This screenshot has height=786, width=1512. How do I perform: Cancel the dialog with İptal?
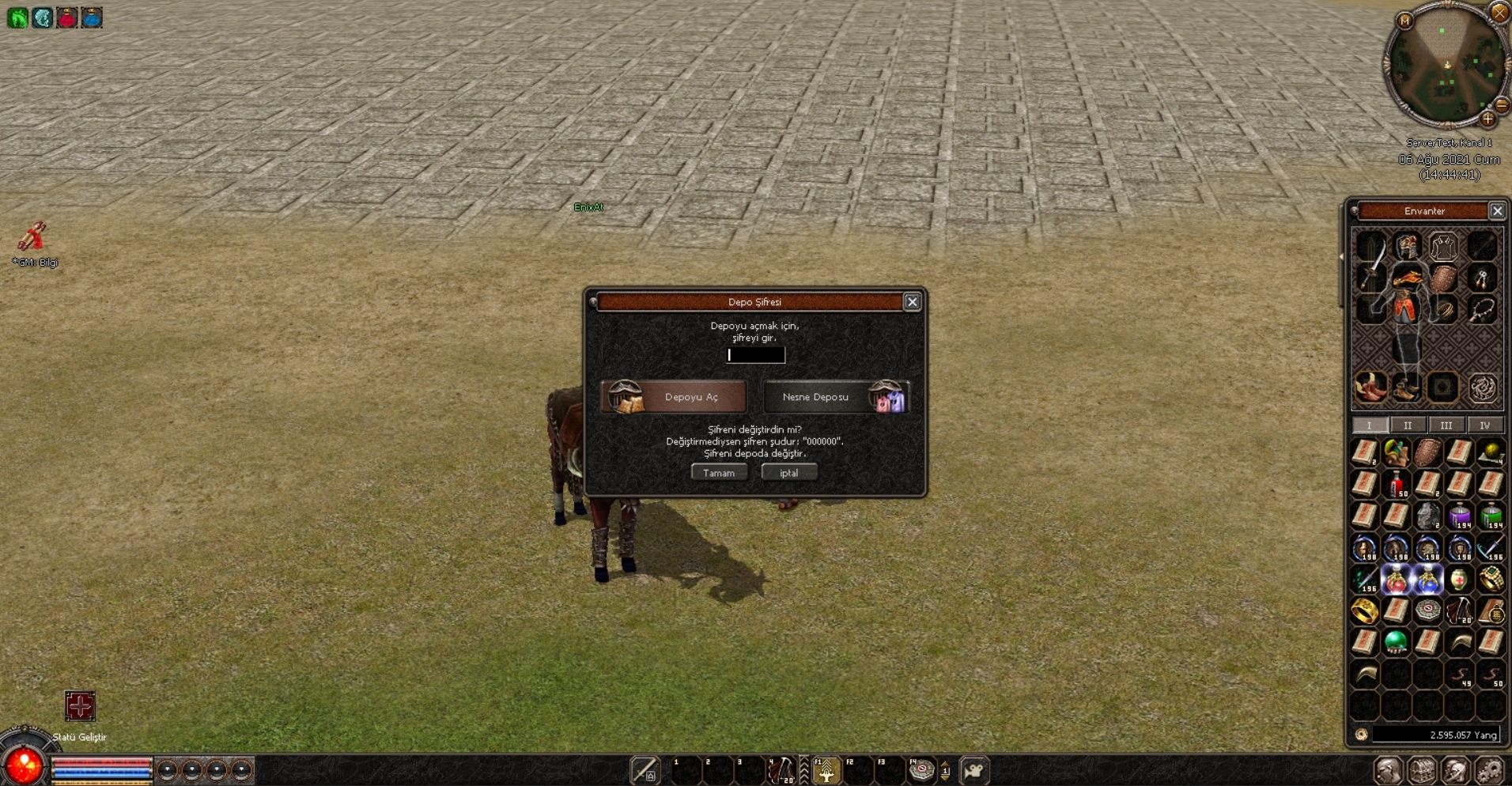788,473
